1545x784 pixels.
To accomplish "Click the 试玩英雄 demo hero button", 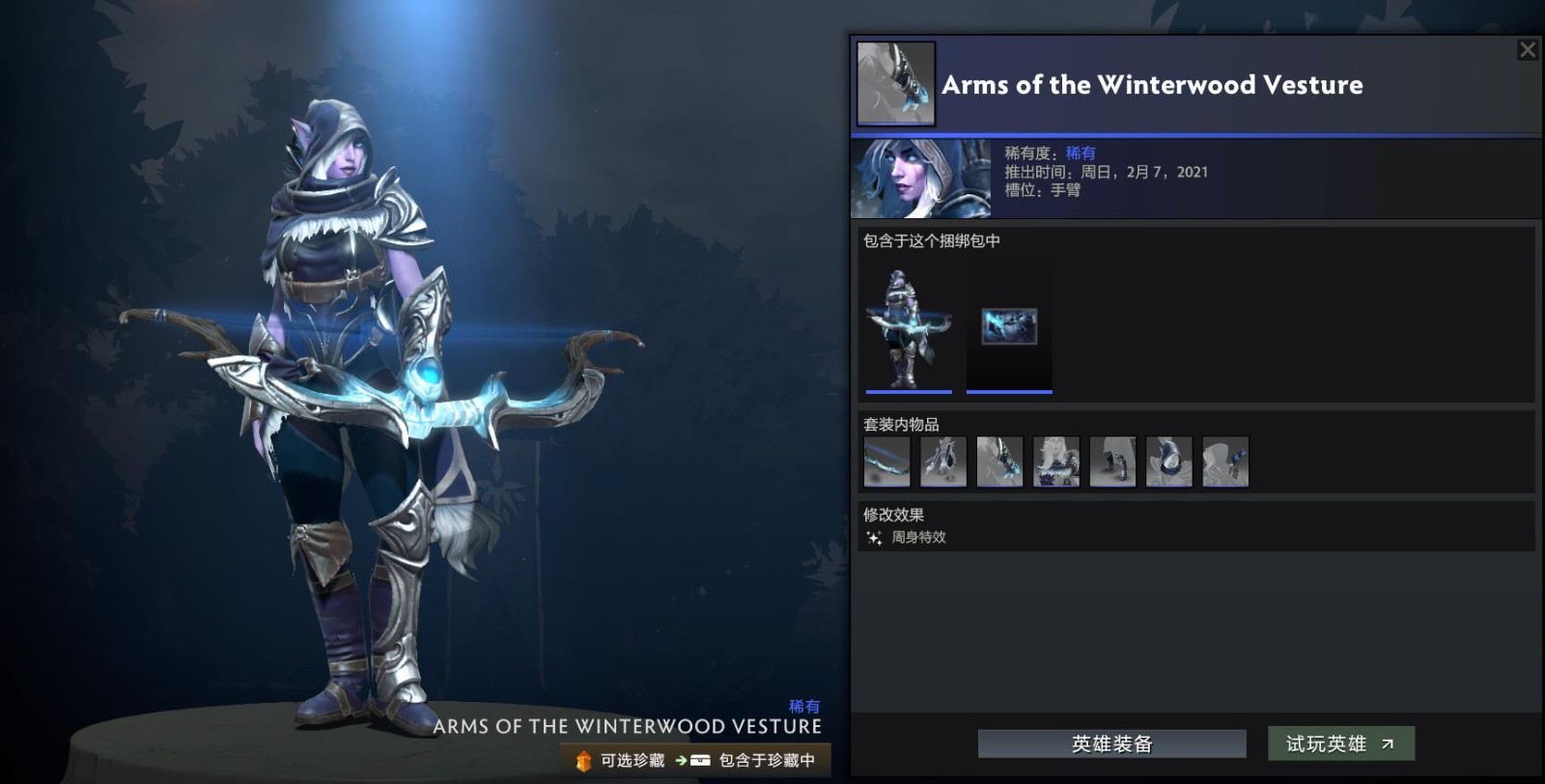I will click(x=1340, y=743).
